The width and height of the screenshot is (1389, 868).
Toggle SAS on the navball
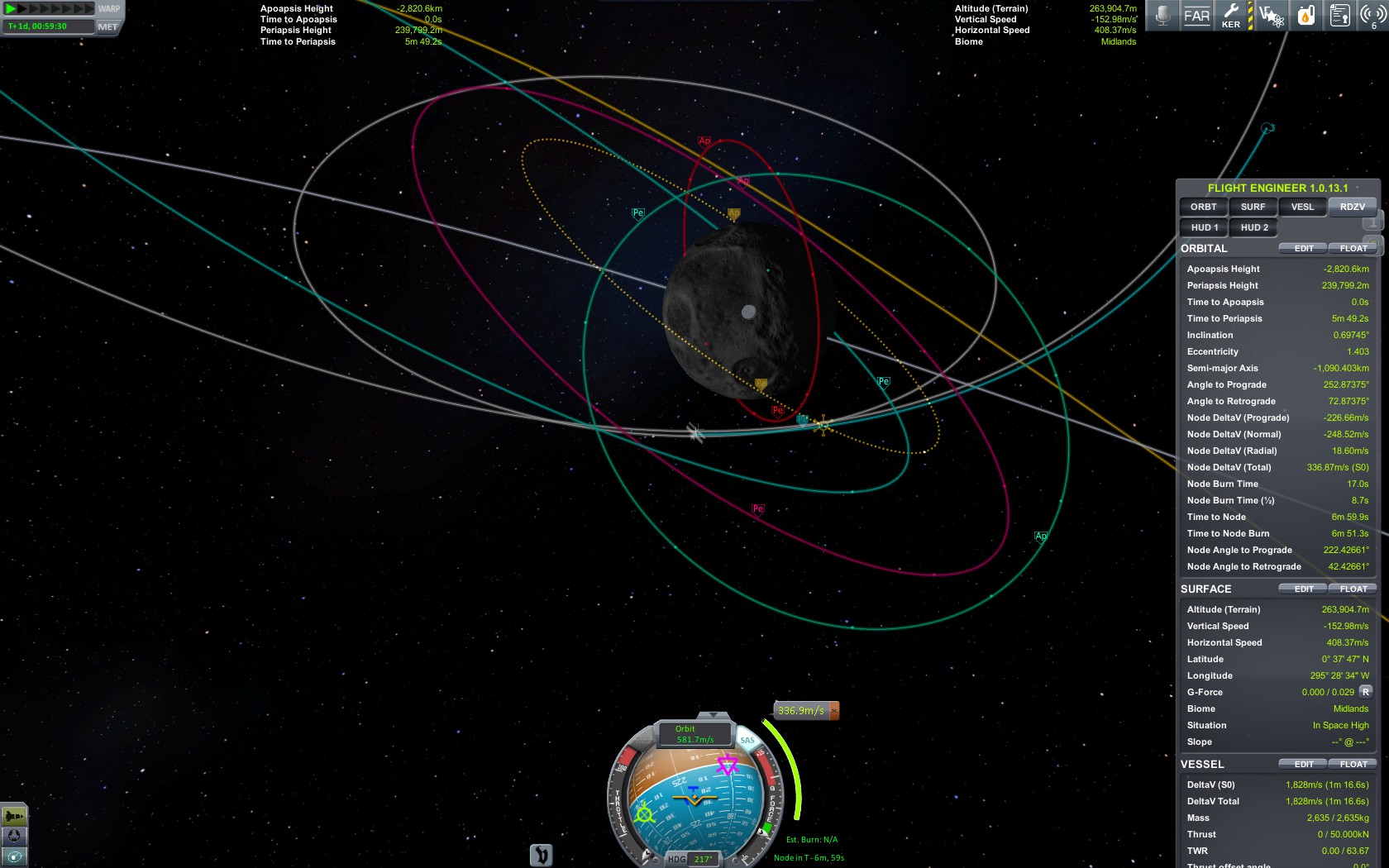(x=747, y=740)
